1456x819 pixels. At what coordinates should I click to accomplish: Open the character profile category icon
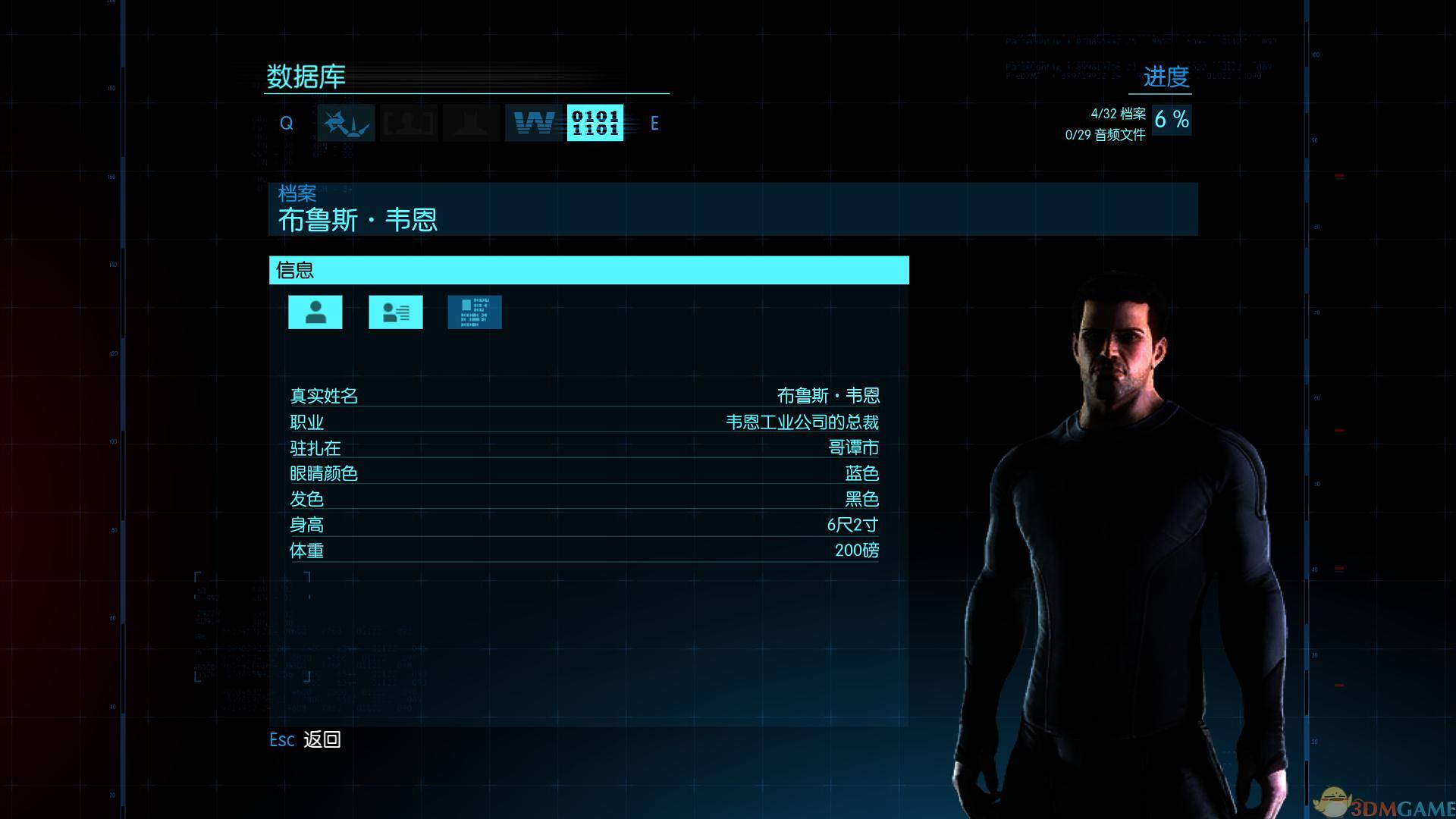click(409, 123)
